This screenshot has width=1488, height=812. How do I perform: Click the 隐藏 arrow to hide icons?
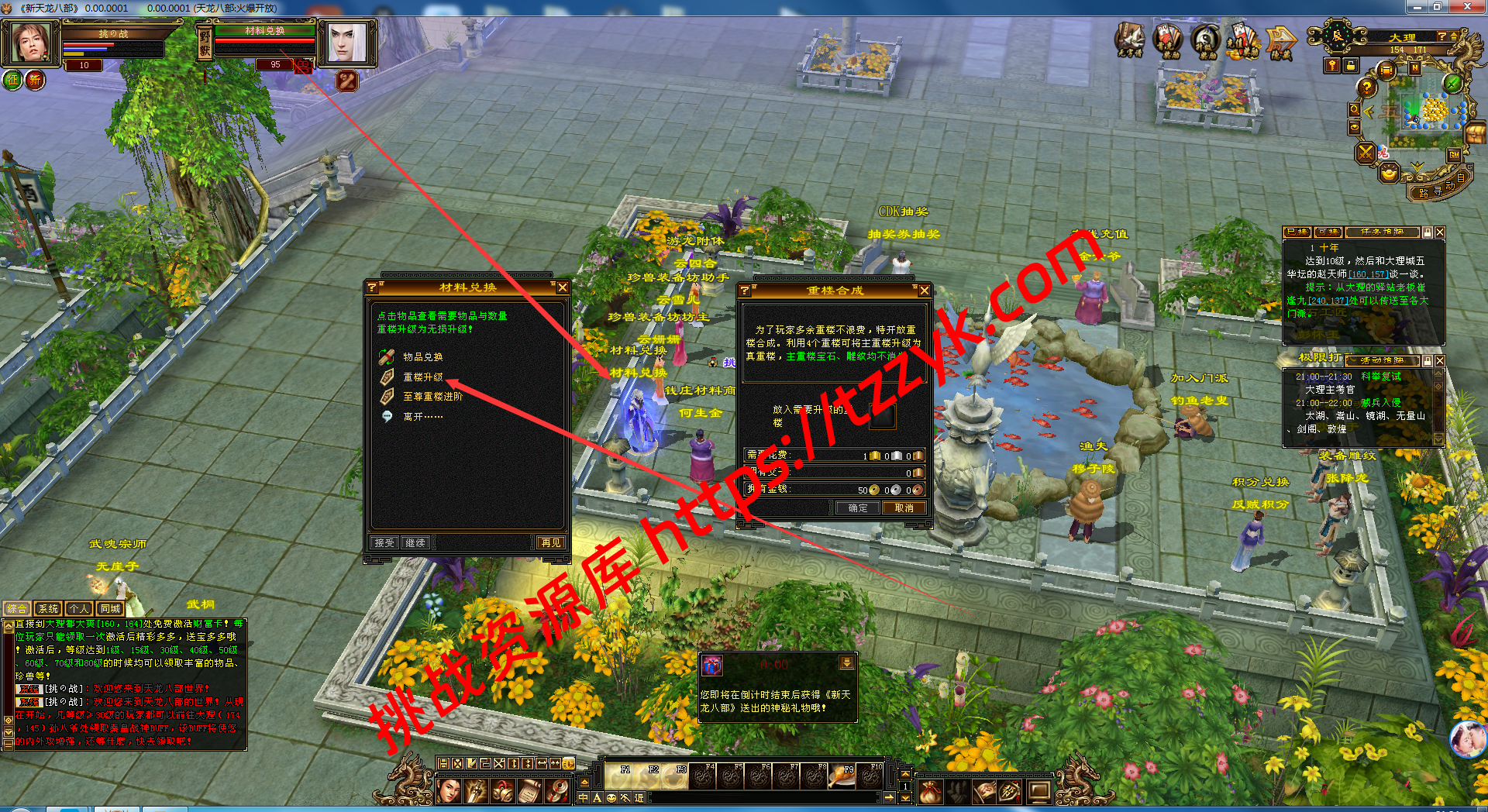click(1280, 41)
